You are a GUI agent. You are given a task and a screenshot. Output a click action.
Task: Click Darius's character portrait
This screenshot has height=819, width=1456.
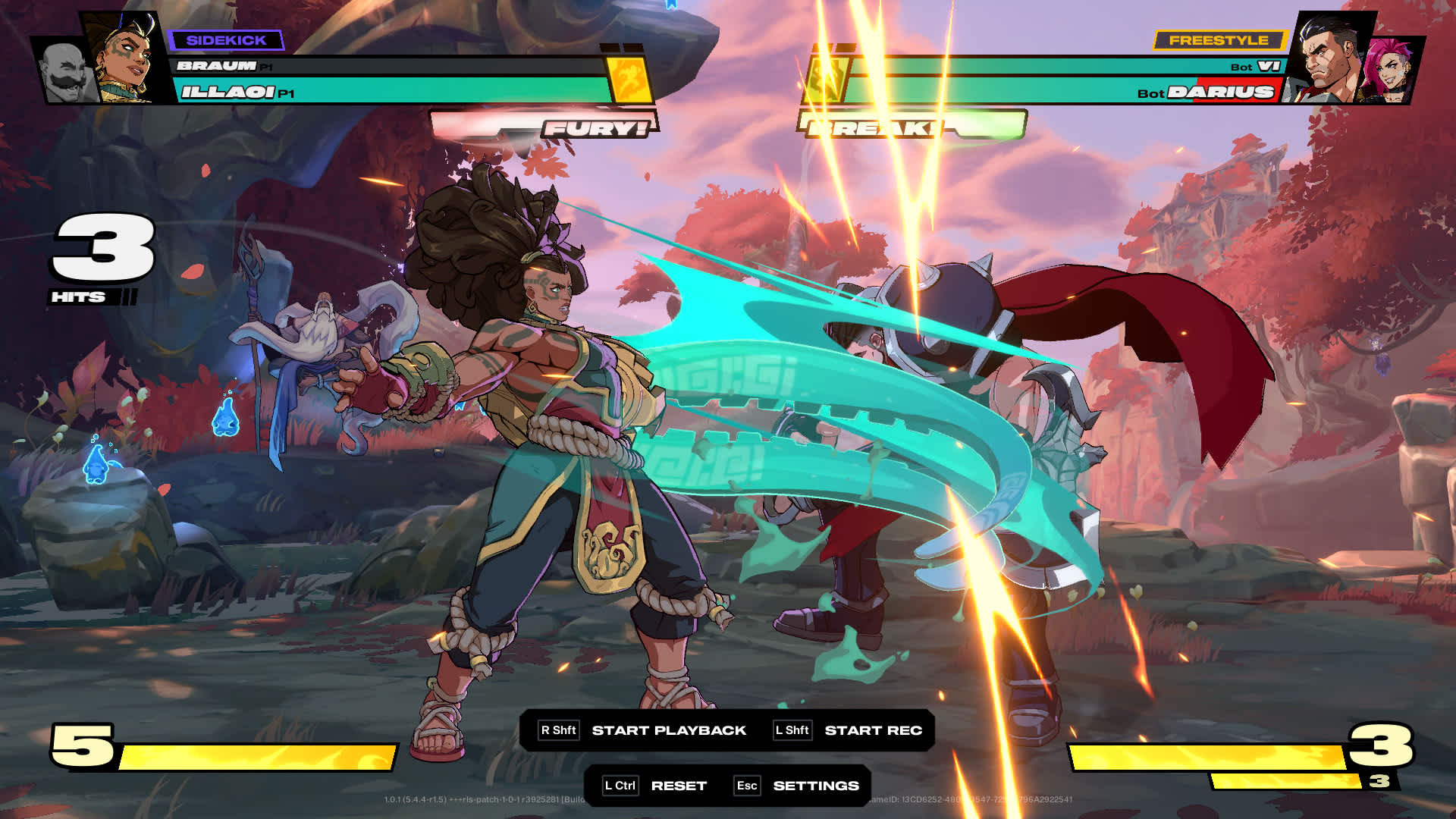click(1331, 57)
